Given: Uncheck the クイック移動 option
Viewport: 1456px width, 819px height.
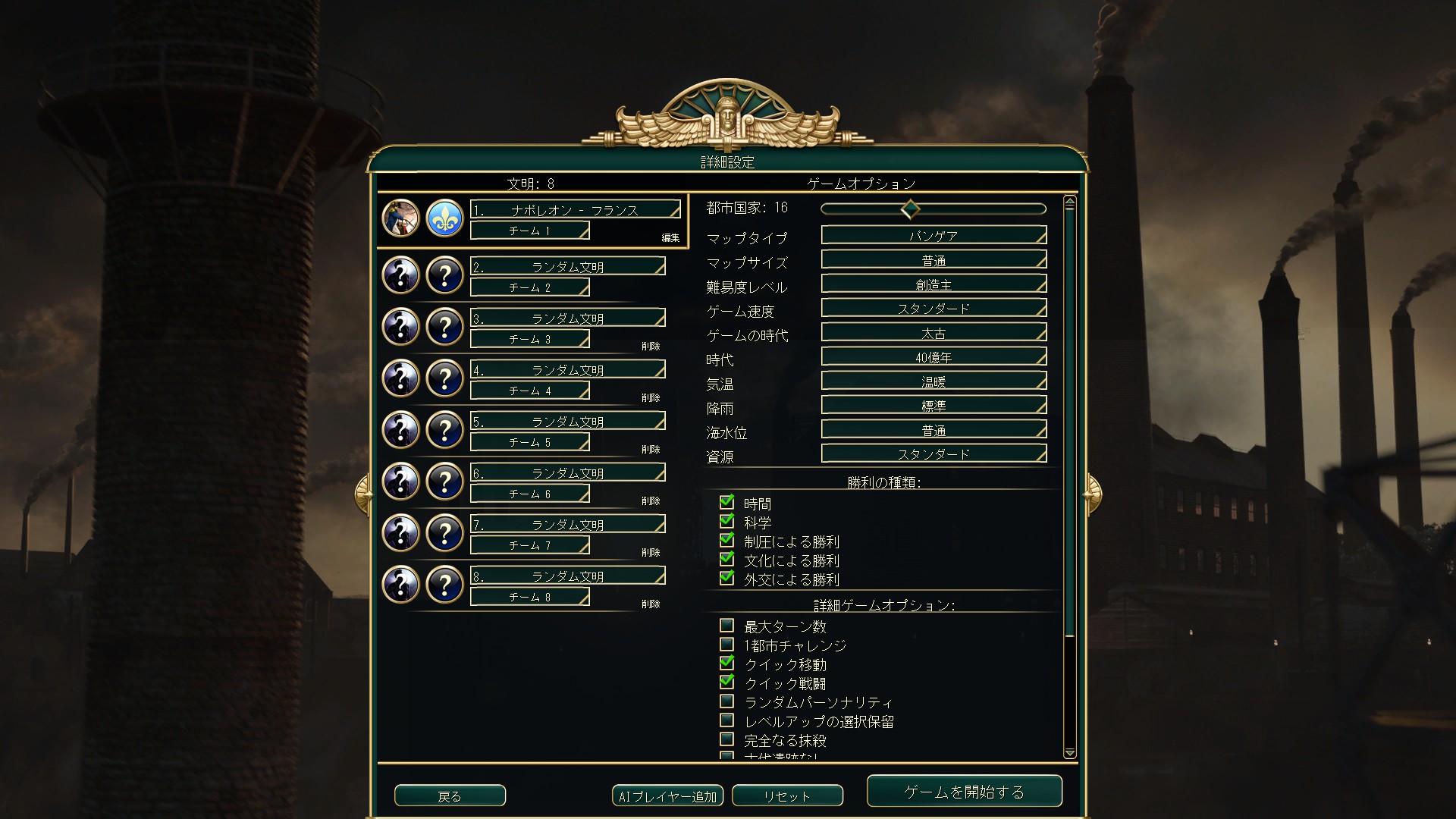Looking at the screenshot, I should 726,664.
